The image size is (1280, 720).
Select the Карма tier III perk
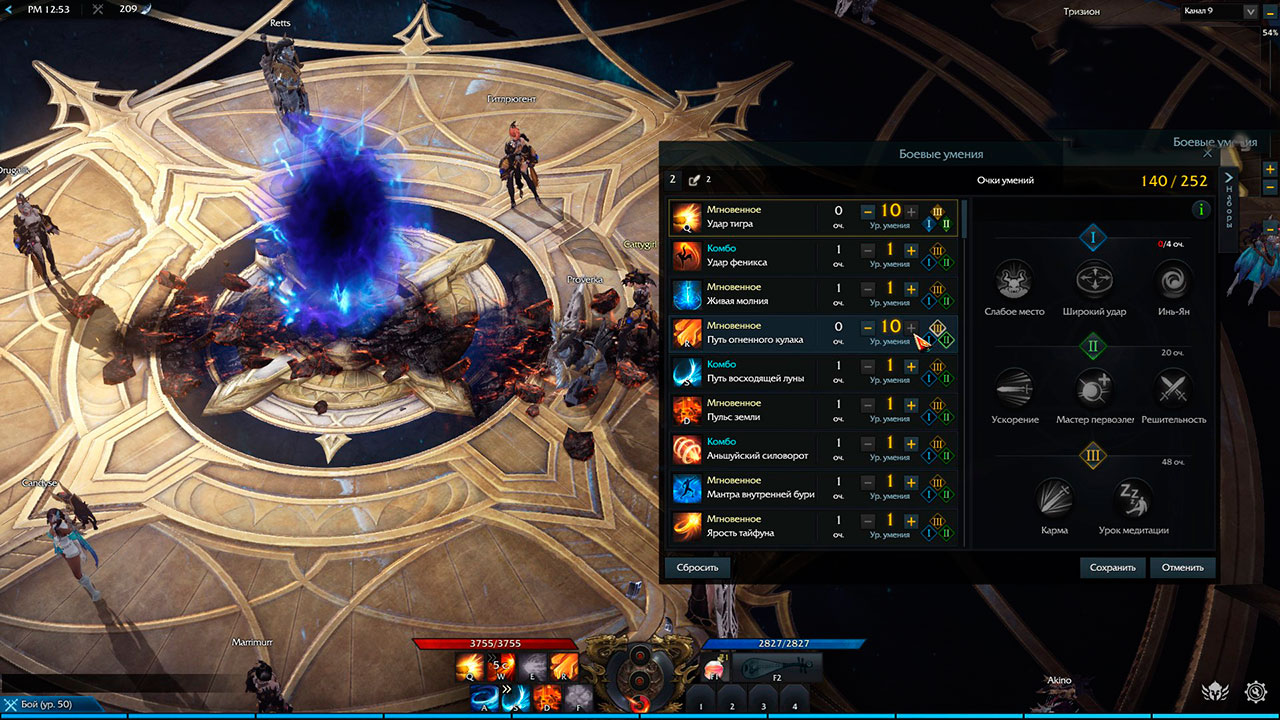(x=1054, y=498)
